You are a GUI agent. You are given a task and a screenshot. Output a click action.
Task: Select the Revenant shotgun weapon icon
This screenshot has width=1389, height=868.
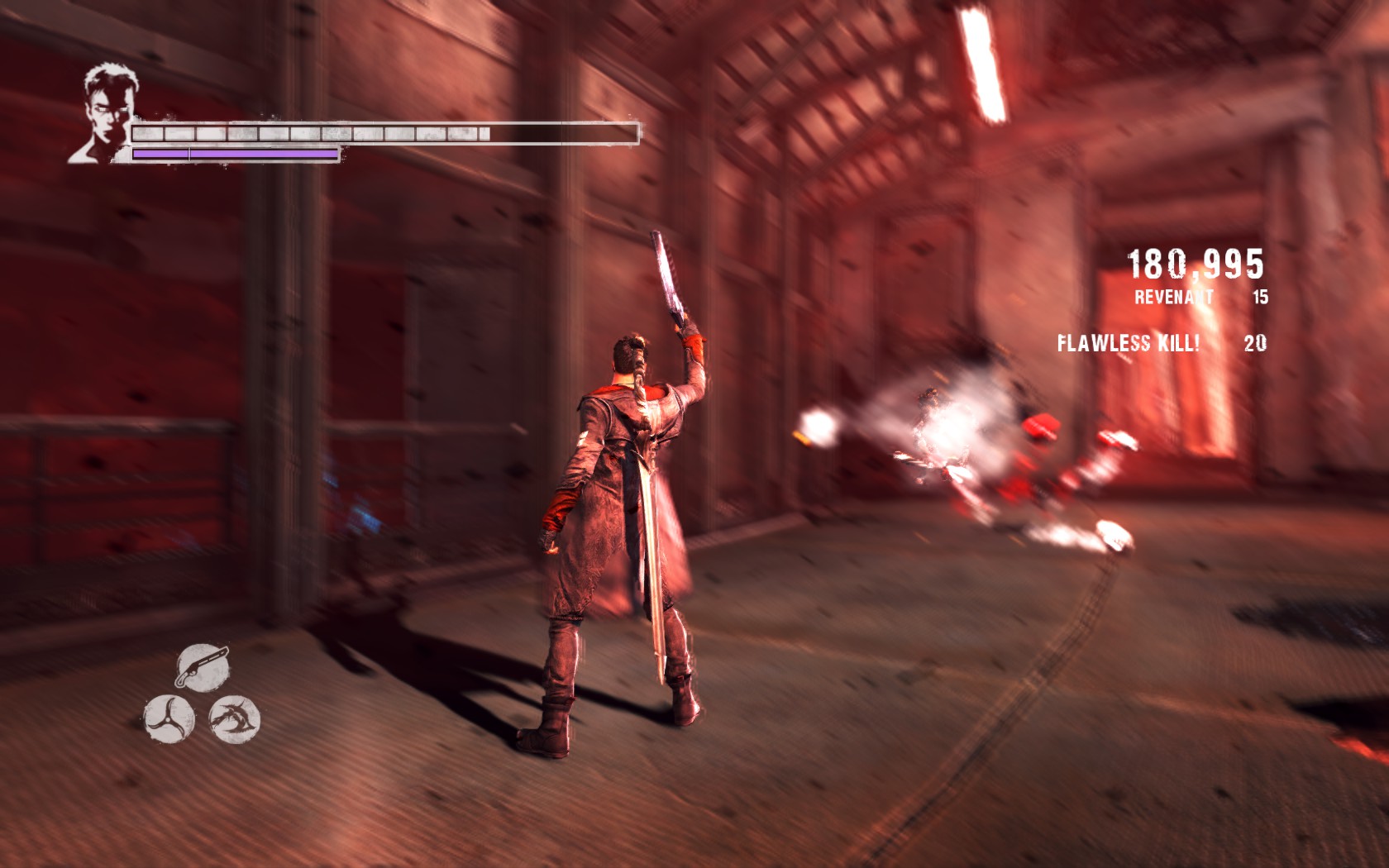pos(203,666)
